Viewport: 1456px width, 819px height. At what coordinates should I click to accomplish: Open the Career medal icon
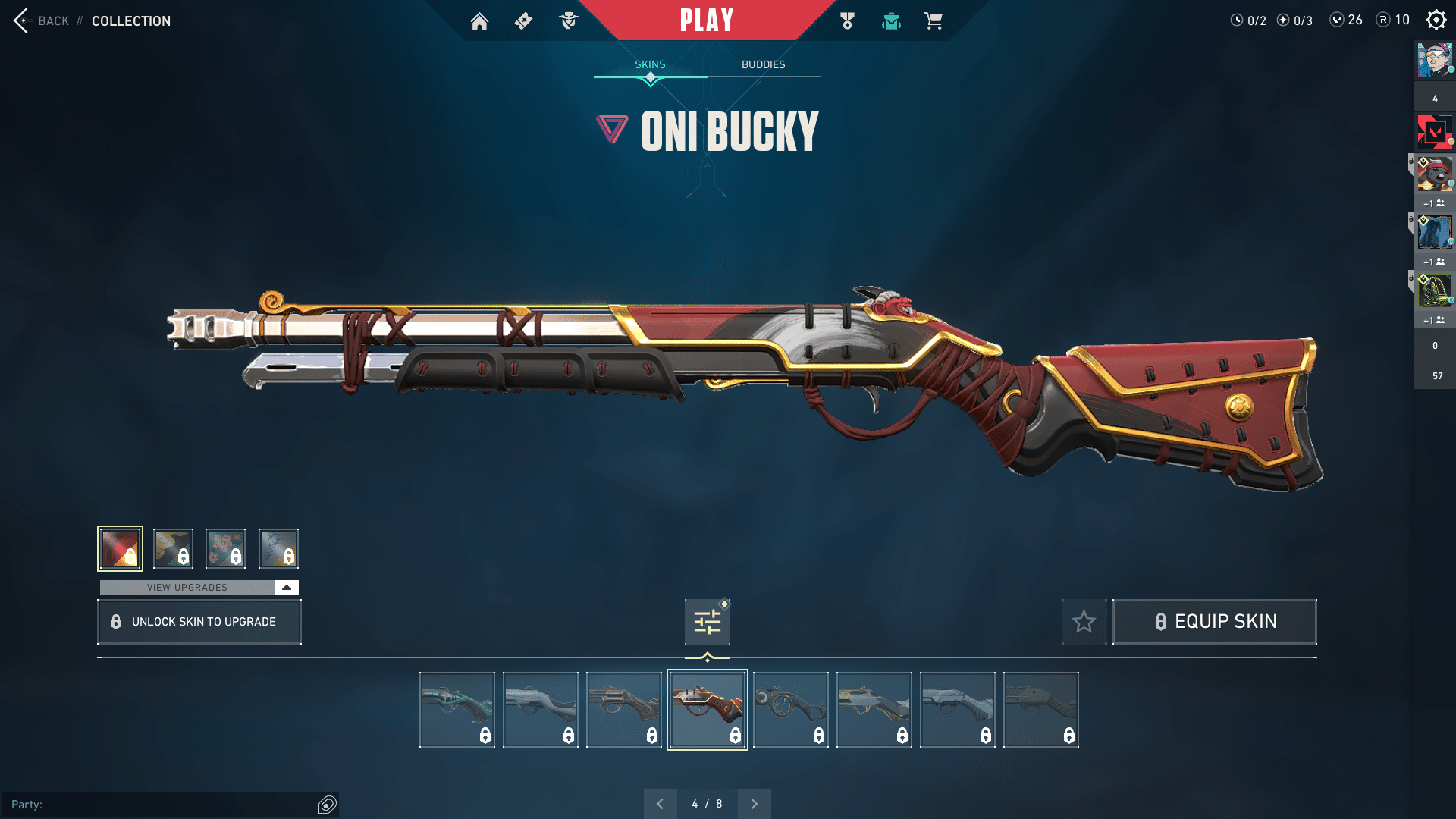click(846, 21)
